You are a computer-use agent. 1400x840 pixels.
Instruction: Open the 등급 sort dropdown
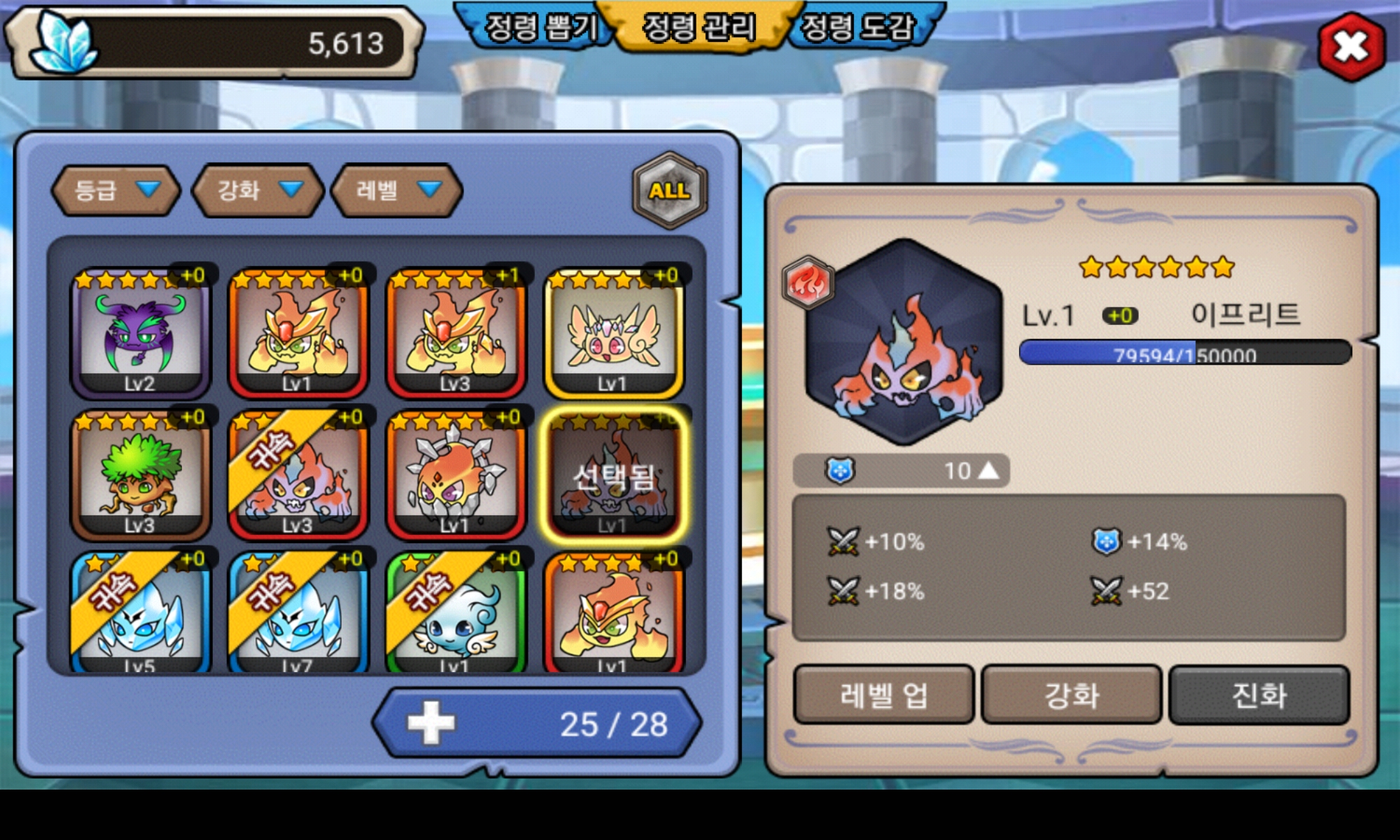[x=116, y=190]
